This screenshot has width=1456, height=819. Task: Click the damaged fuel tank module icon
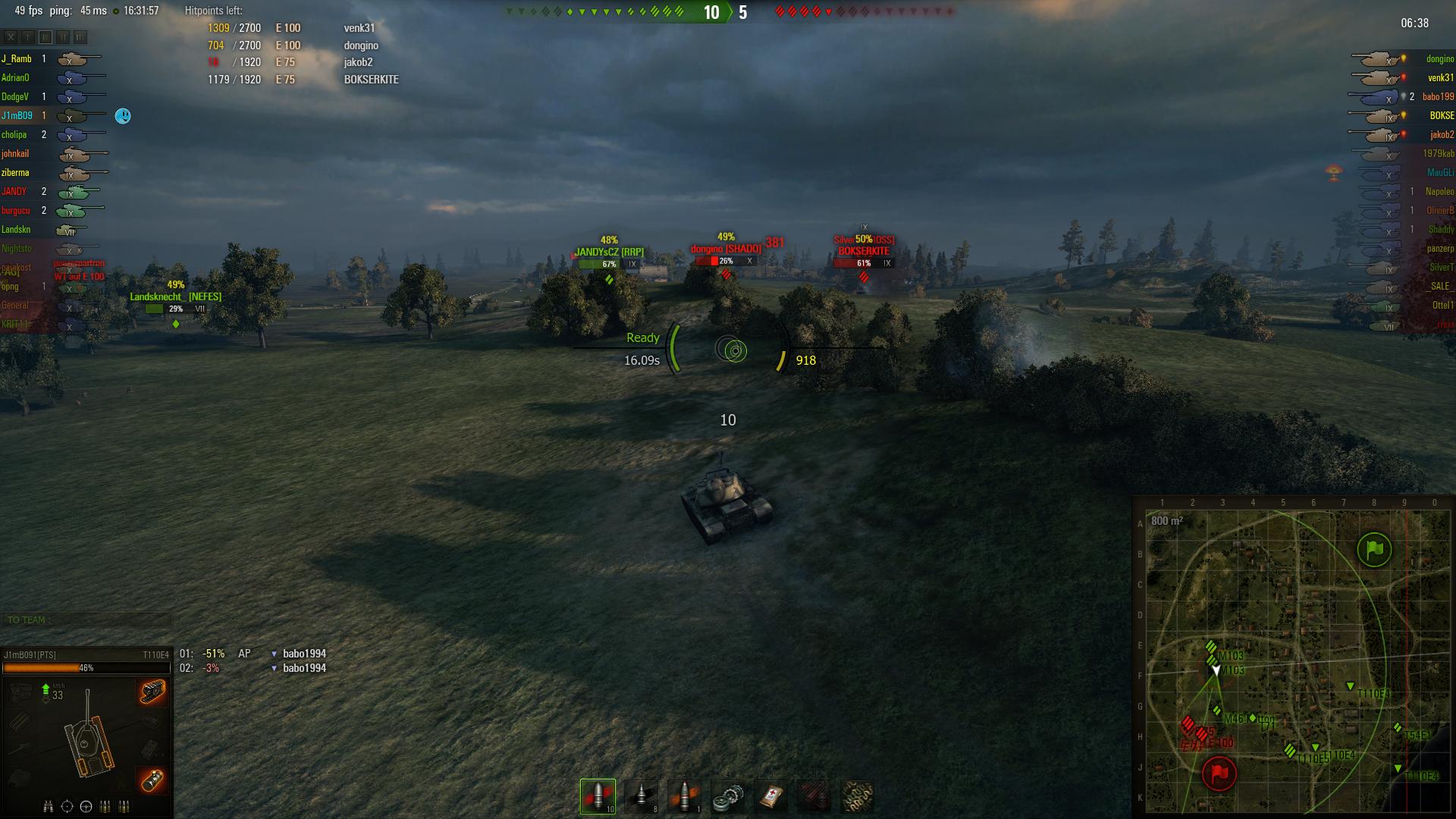(x=152, y=779)
